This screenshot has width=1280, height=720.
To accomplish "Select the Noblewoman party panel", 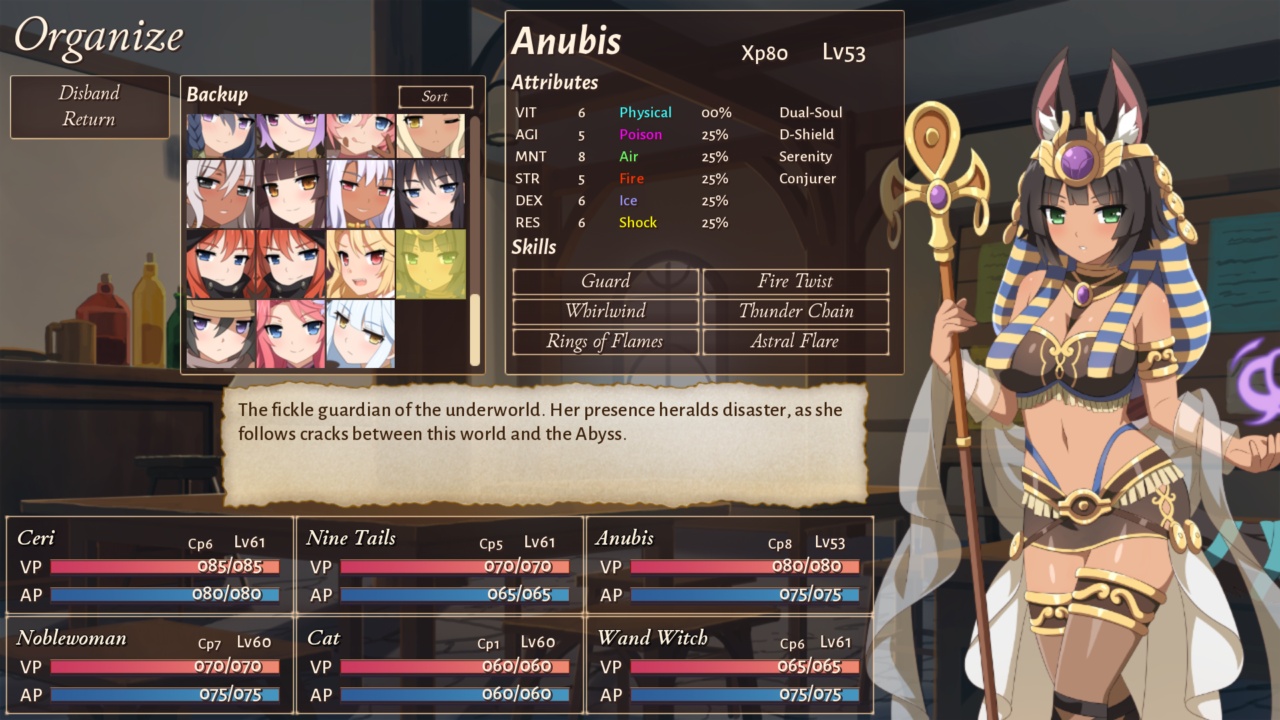I will (146, 665).
